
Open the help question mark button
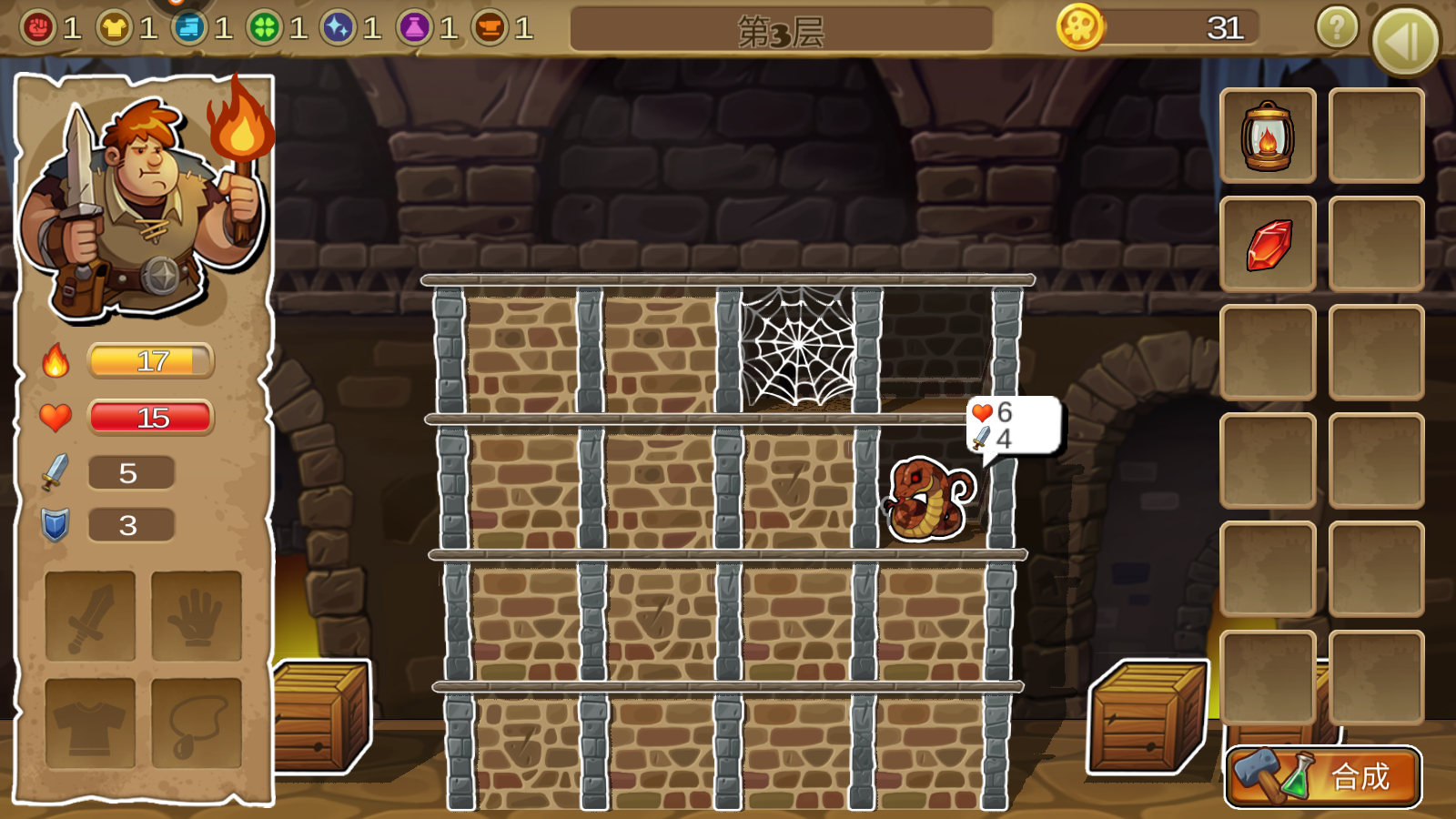1337,28
